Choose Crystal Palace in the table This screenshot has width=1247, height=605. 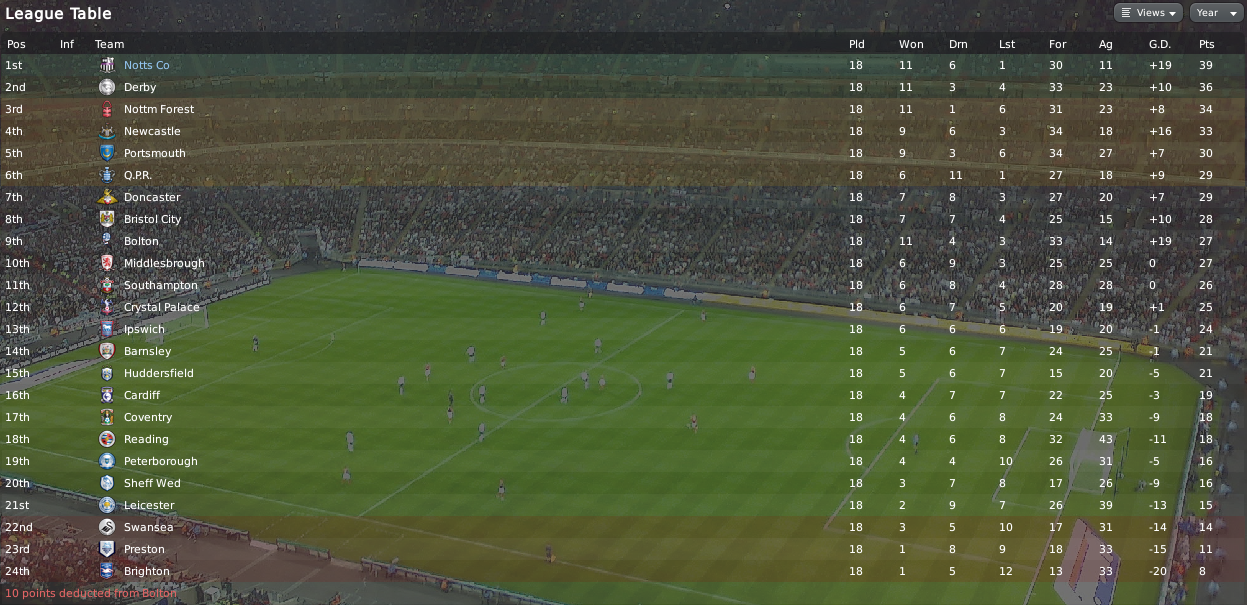coord(161,307)
